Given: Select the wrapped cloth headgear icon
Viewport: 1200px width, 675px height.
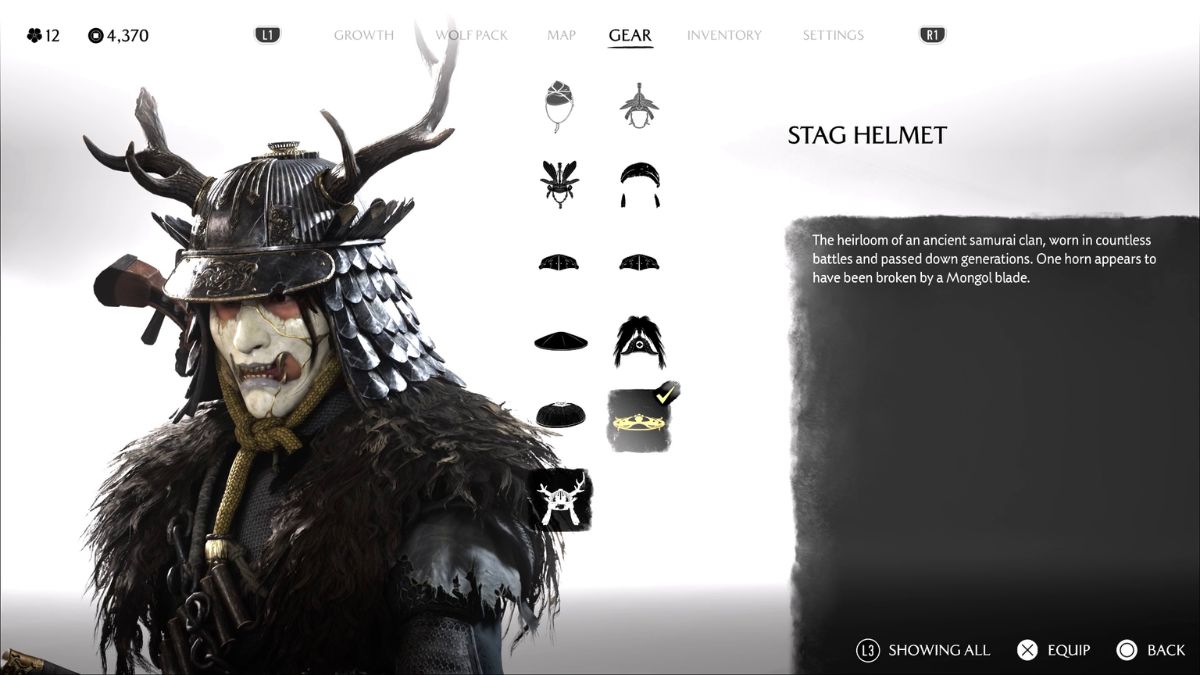Looking at the screenshot, I should click(560, 106).
